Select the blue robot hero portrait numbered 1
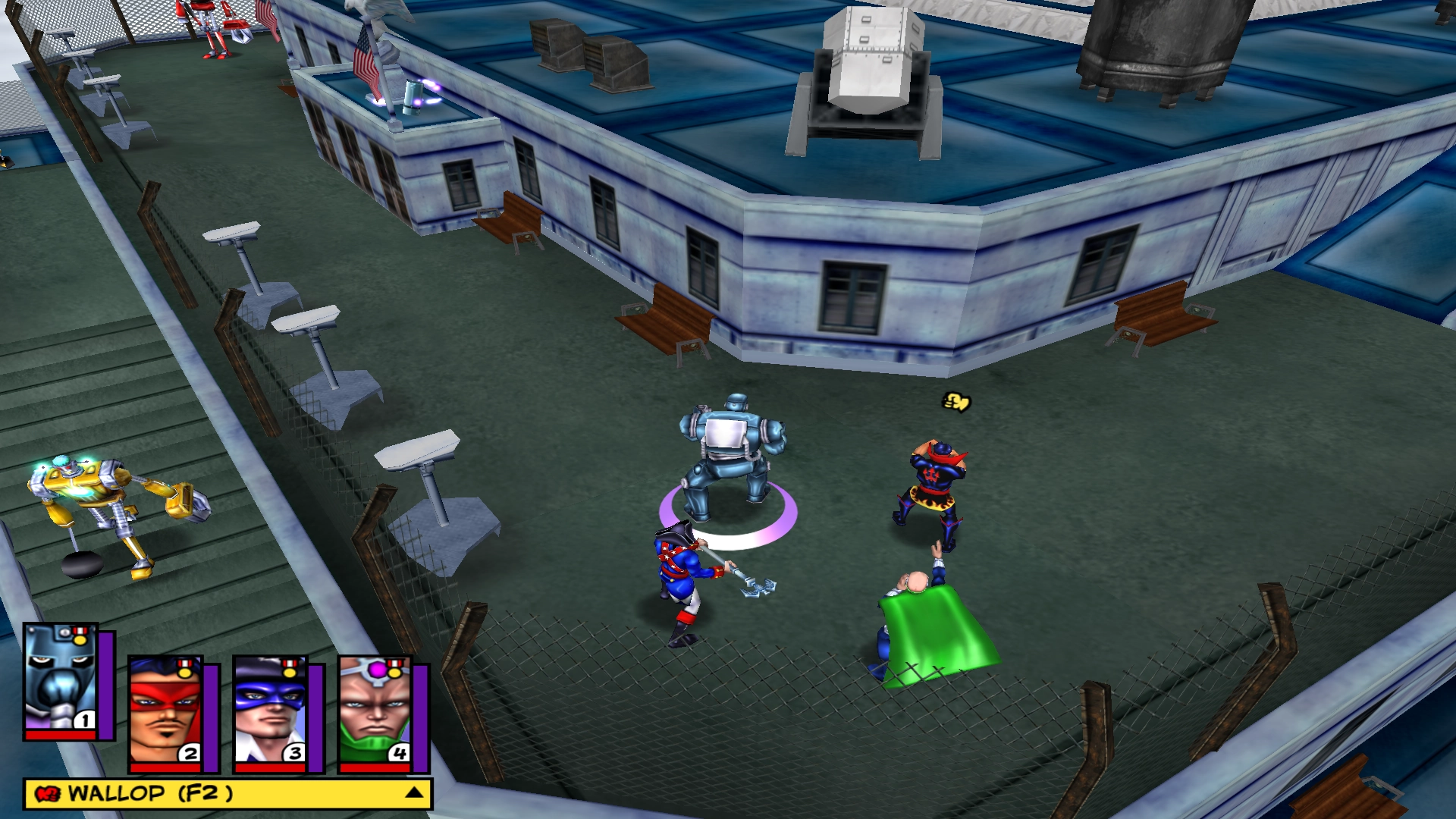1456x819 pixels. click(x=61, y=678)
